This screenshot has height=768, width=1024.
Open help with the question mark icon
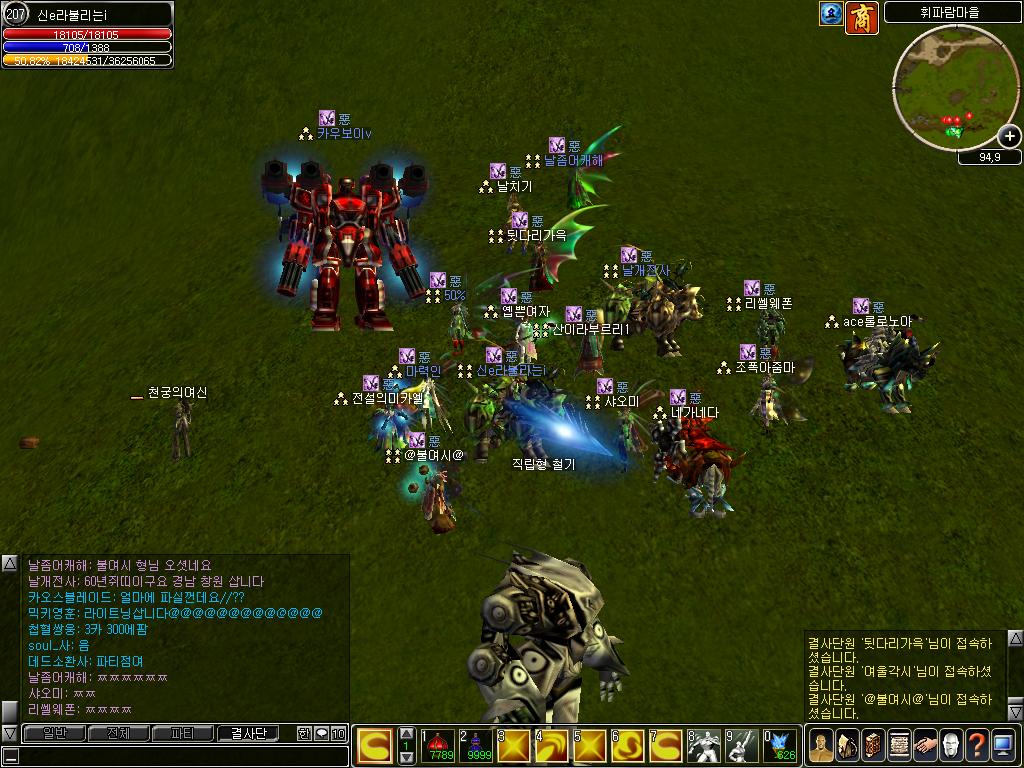(x=977, y=745)
